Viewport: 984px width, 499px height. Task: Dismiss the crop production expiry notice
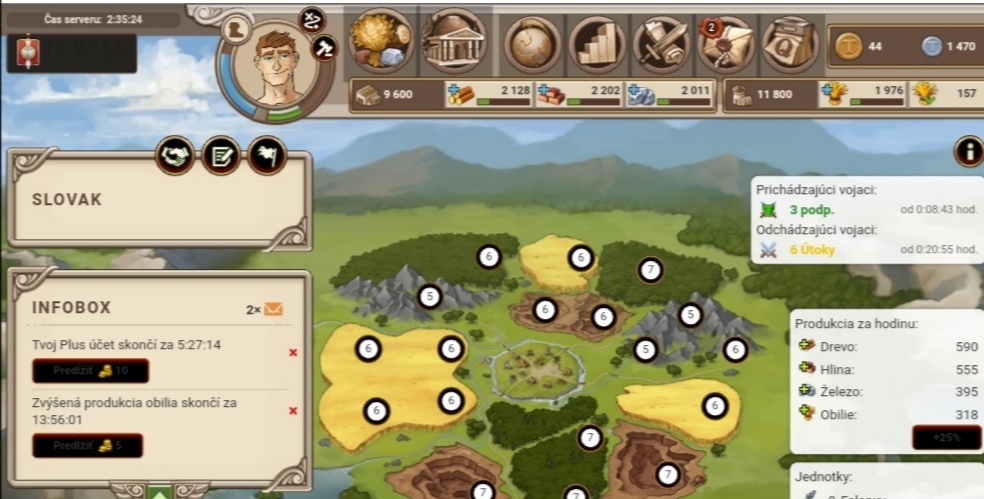click(293, 410)
